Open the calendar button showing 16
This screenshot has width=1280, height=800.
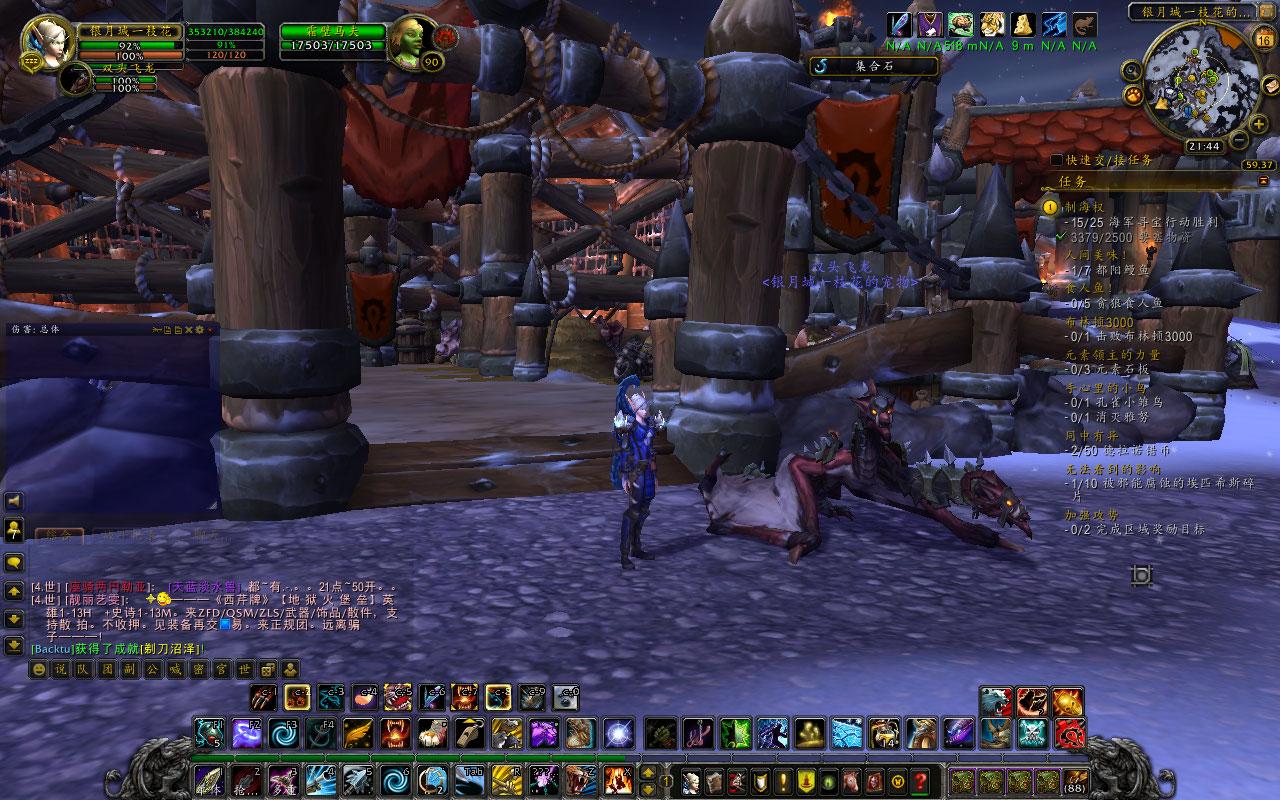[1263, 41]
